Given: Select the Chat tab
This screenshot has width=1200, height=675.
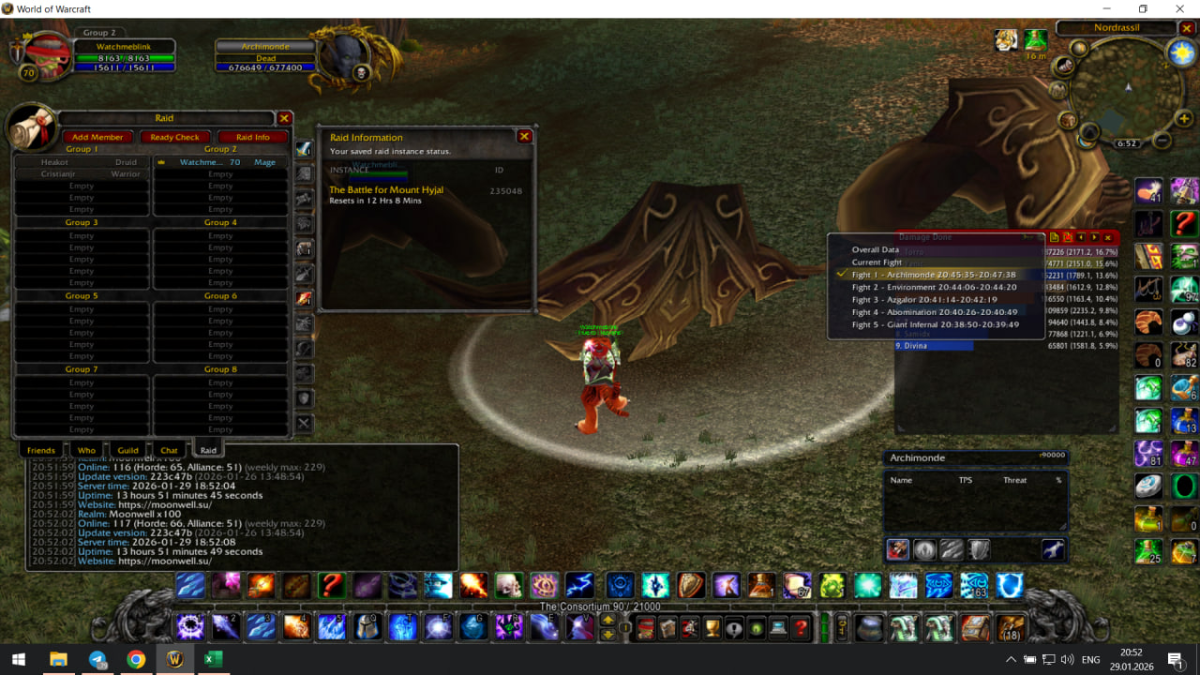Looking at the screenshot, I should pyautogui.click(x=169, y=451).
